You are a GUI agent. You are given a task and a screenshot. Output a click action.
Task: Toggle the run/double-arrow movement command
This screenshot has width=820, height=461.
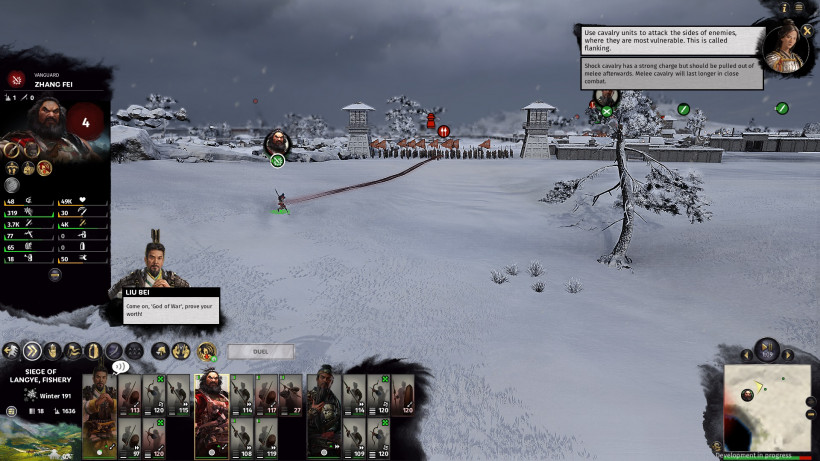click(32, 351)
